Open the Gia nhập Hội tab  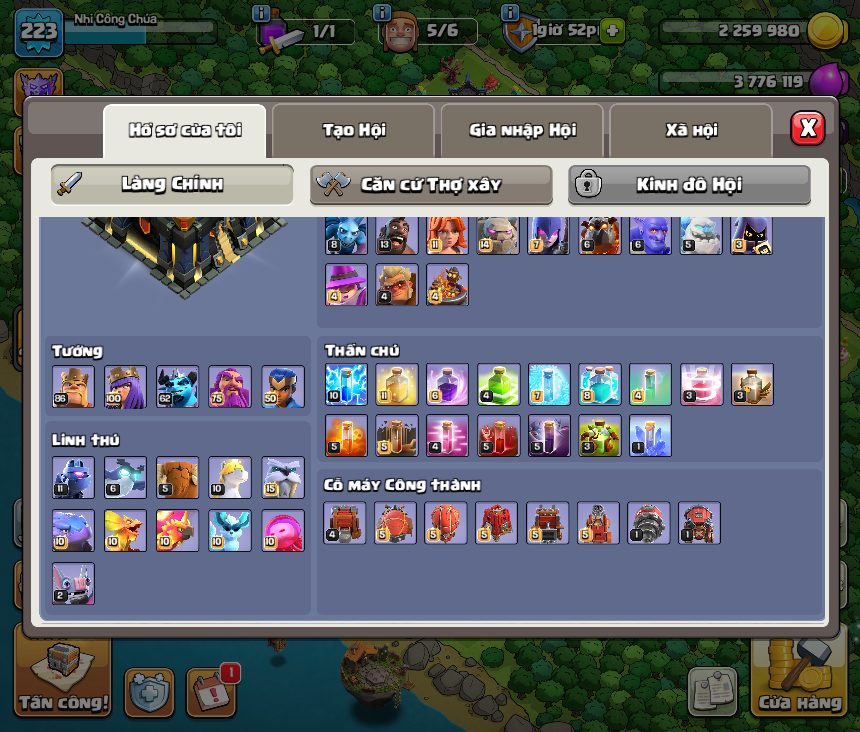(x=522, y=130)
